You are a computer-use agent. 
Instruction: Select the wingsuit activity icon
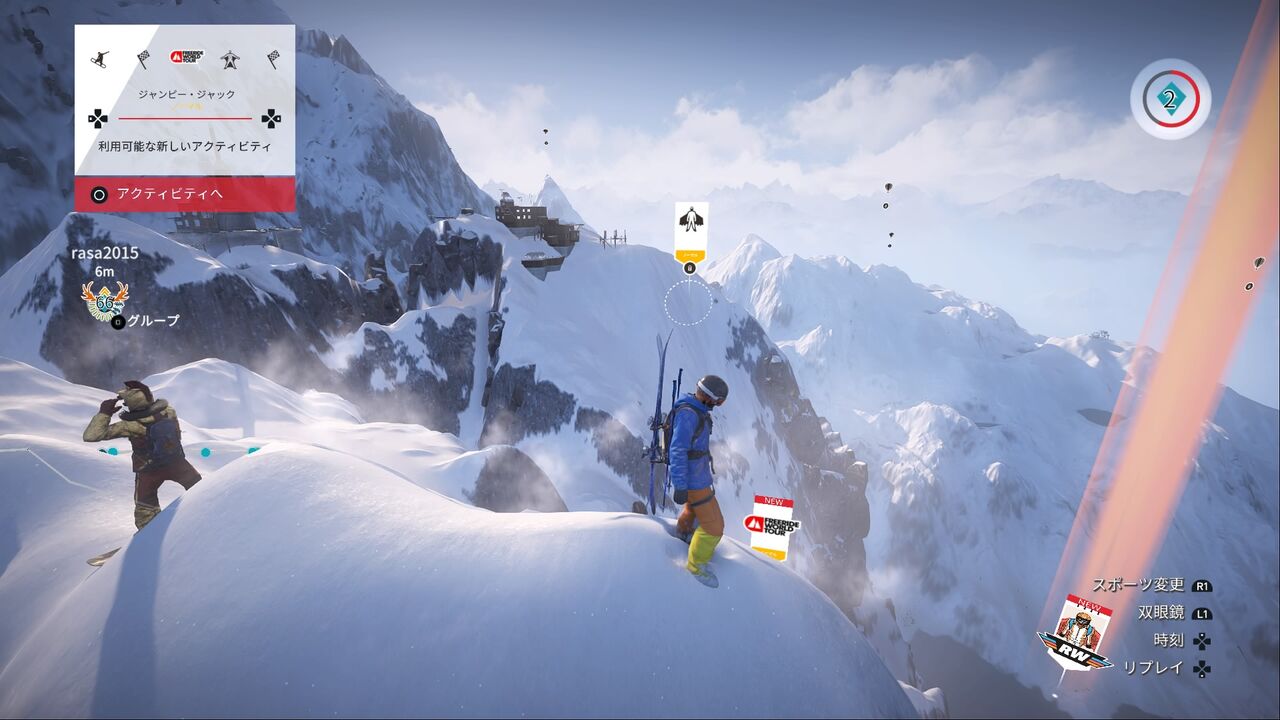[x=230, y=58]
